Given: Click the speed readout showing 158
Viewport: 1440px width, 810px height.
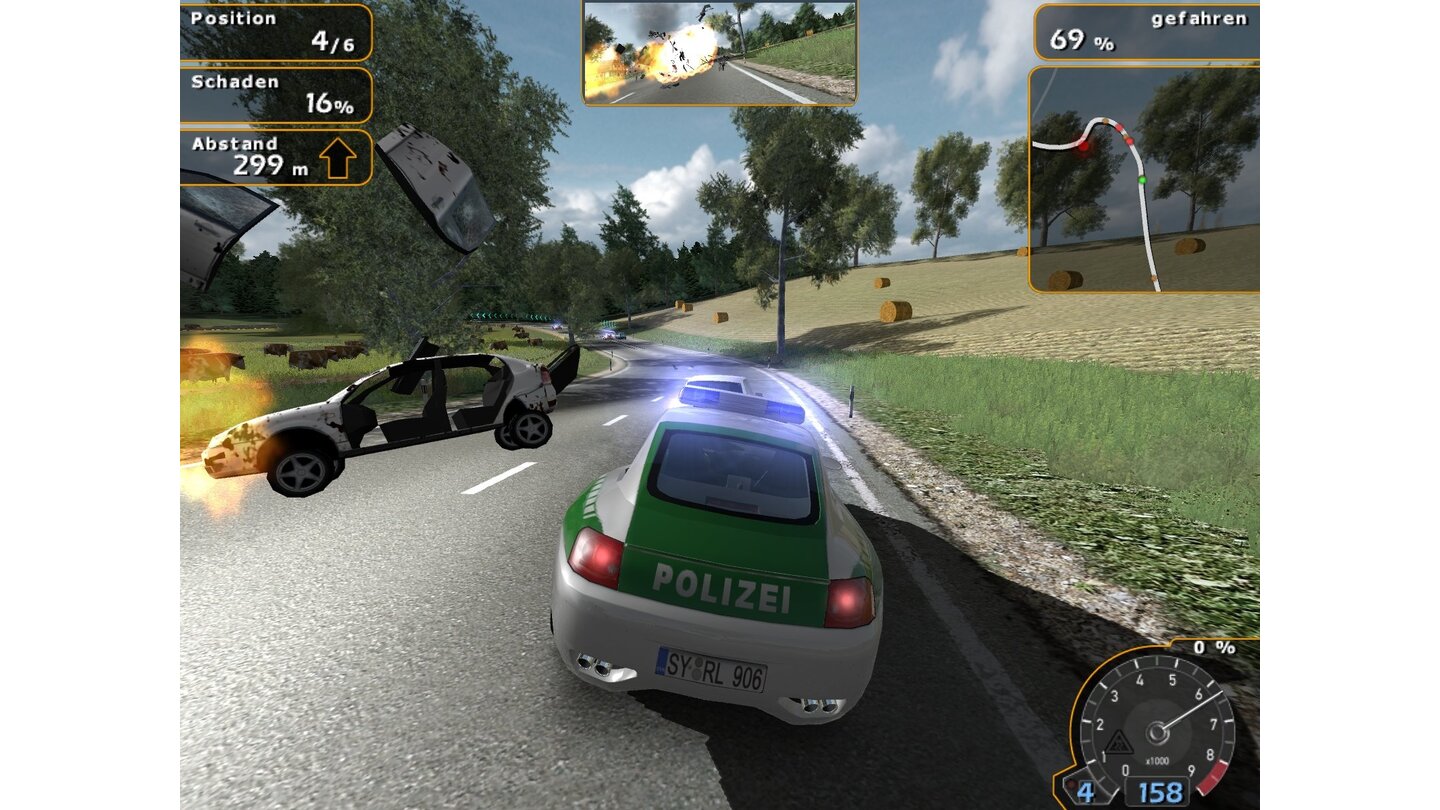Looking at the screenshot, I should [x=1162, y=791].
